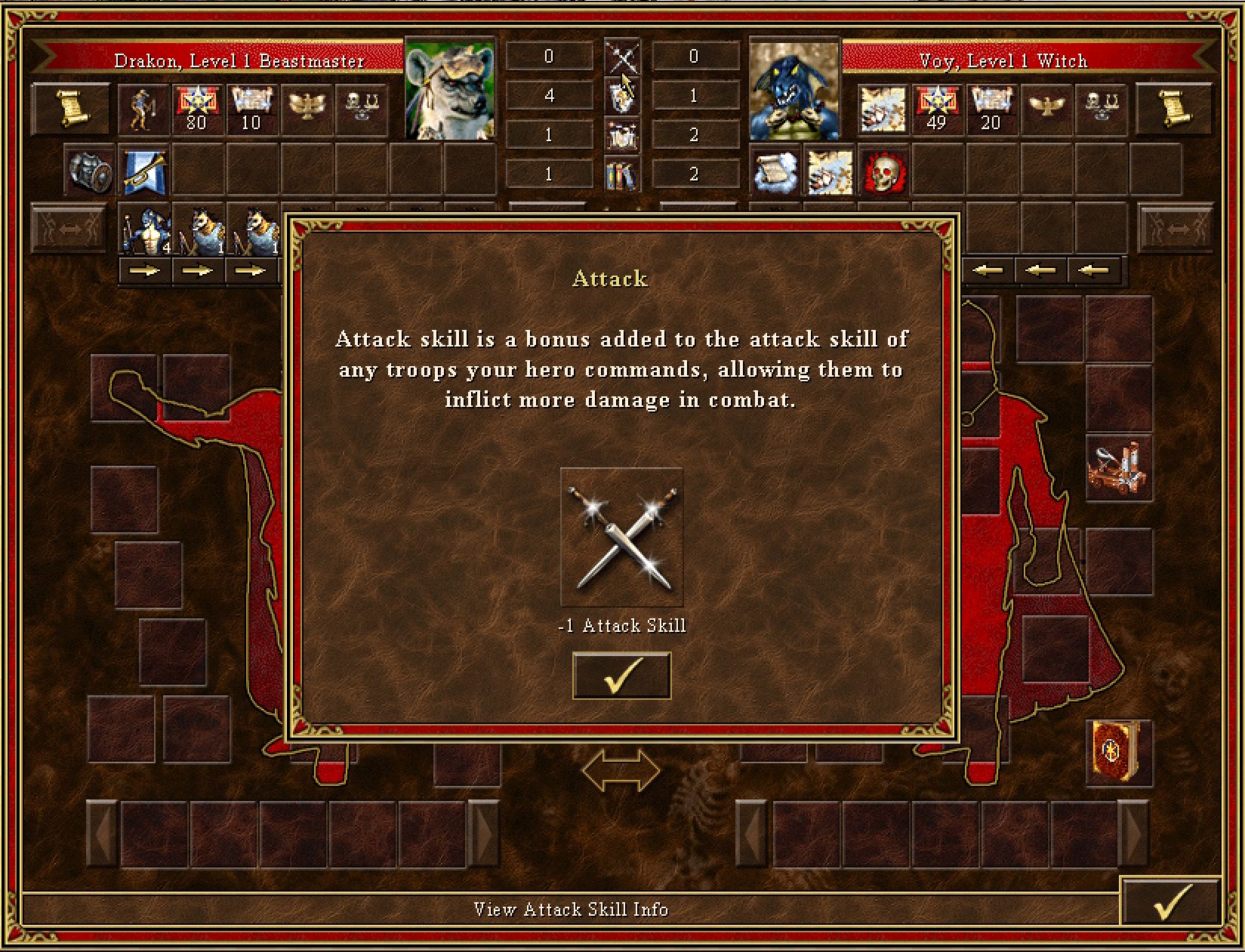Open the spellbook icon near bottom right

point(1121,755)
